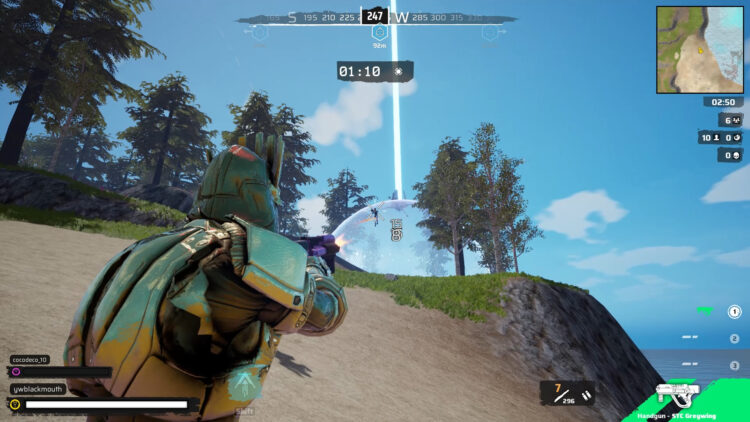The width and height of the screenshot is (750, 422).
Task: Click the Handgun STC Greywing weapon icon
Action: (677, 394)
